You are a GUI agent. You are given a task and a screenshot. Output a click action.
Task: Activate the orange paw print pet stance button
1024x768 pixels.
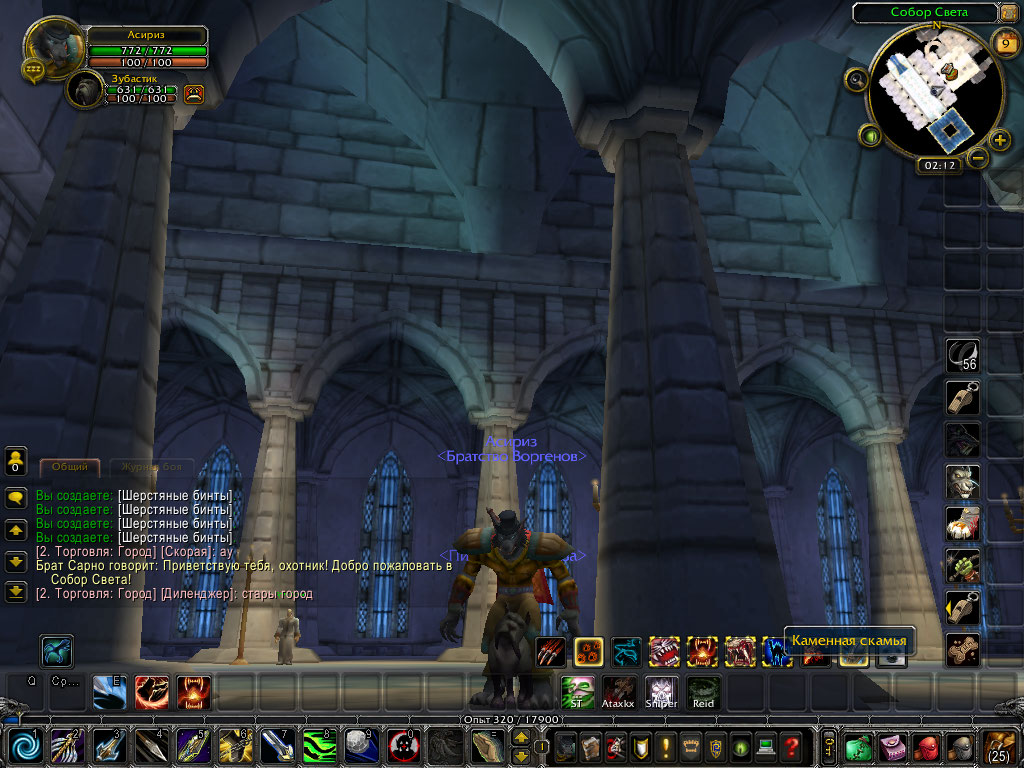588,652
